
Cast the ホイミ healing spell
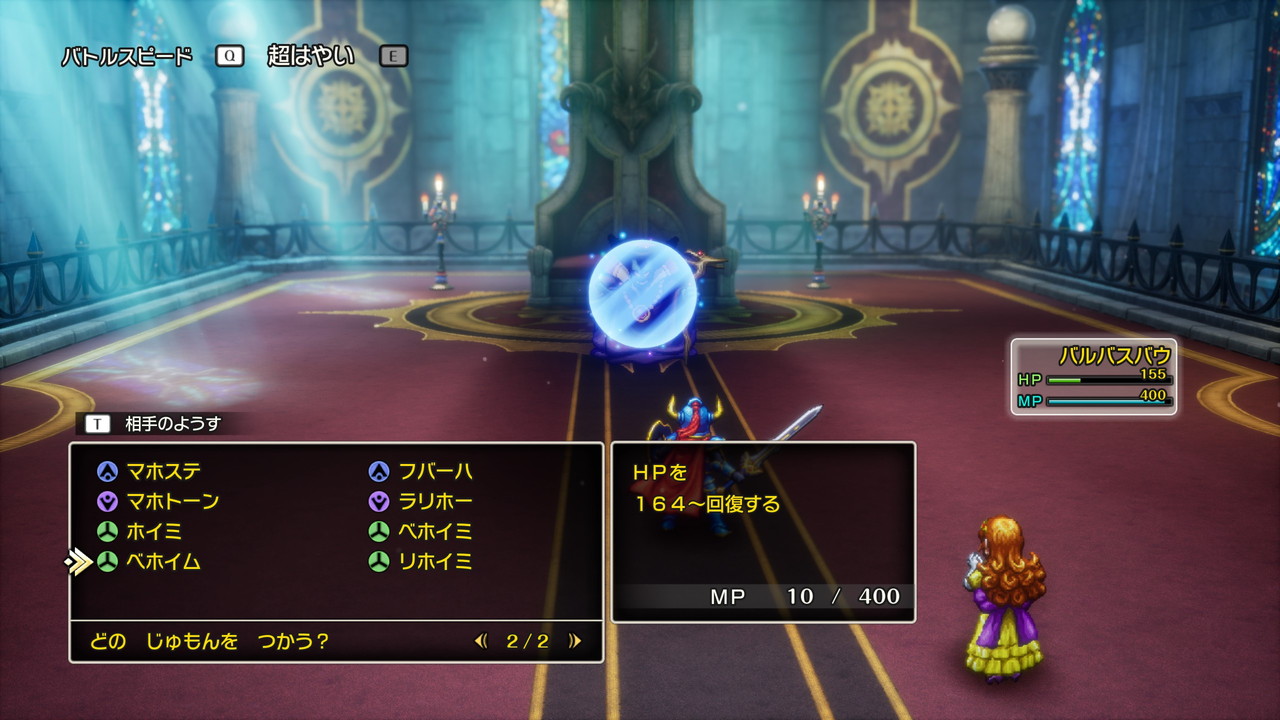point(154,531)
